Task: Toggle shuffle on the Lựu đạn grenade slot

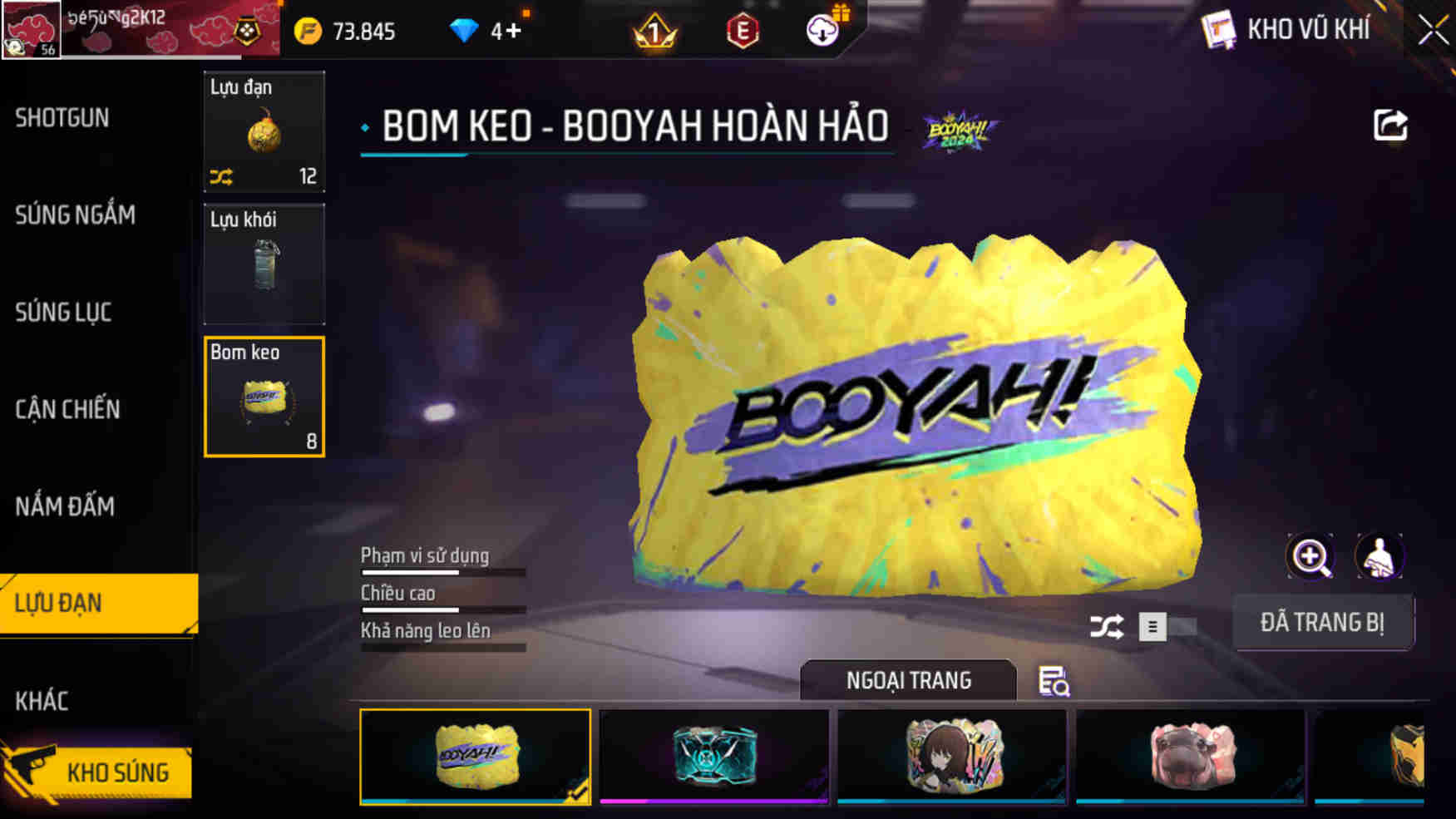Action: click(221, 175)
